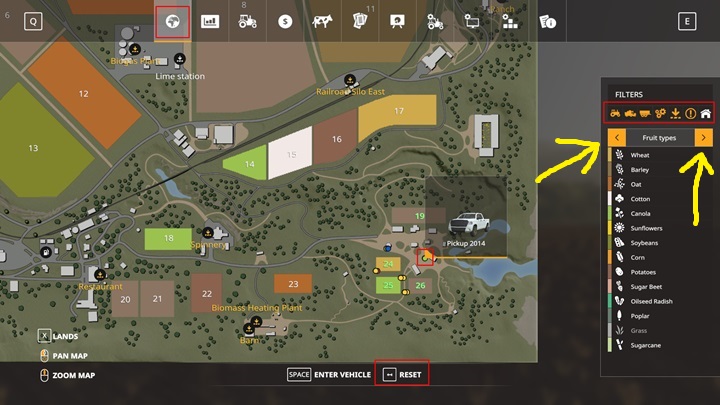Toggle the Sunflowers fruit type filter
Image resolution: width=720 pixels, height=405 pixels.
tap(645, 228)
